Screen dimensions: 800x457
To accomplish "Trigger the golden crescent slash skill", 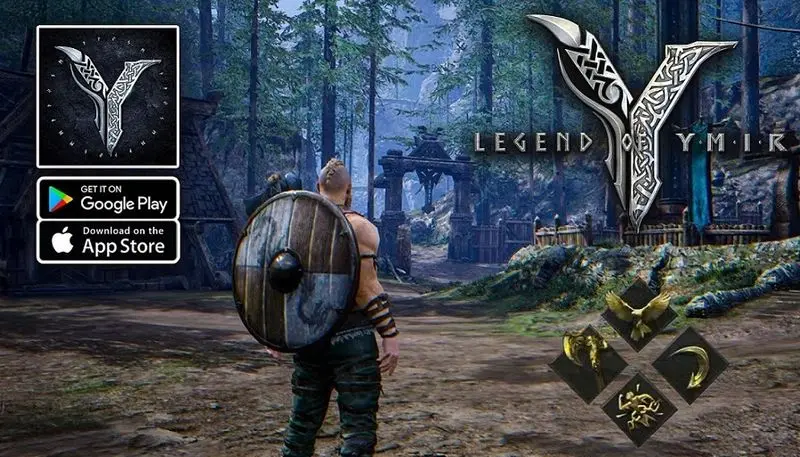I will coord(691,364).
